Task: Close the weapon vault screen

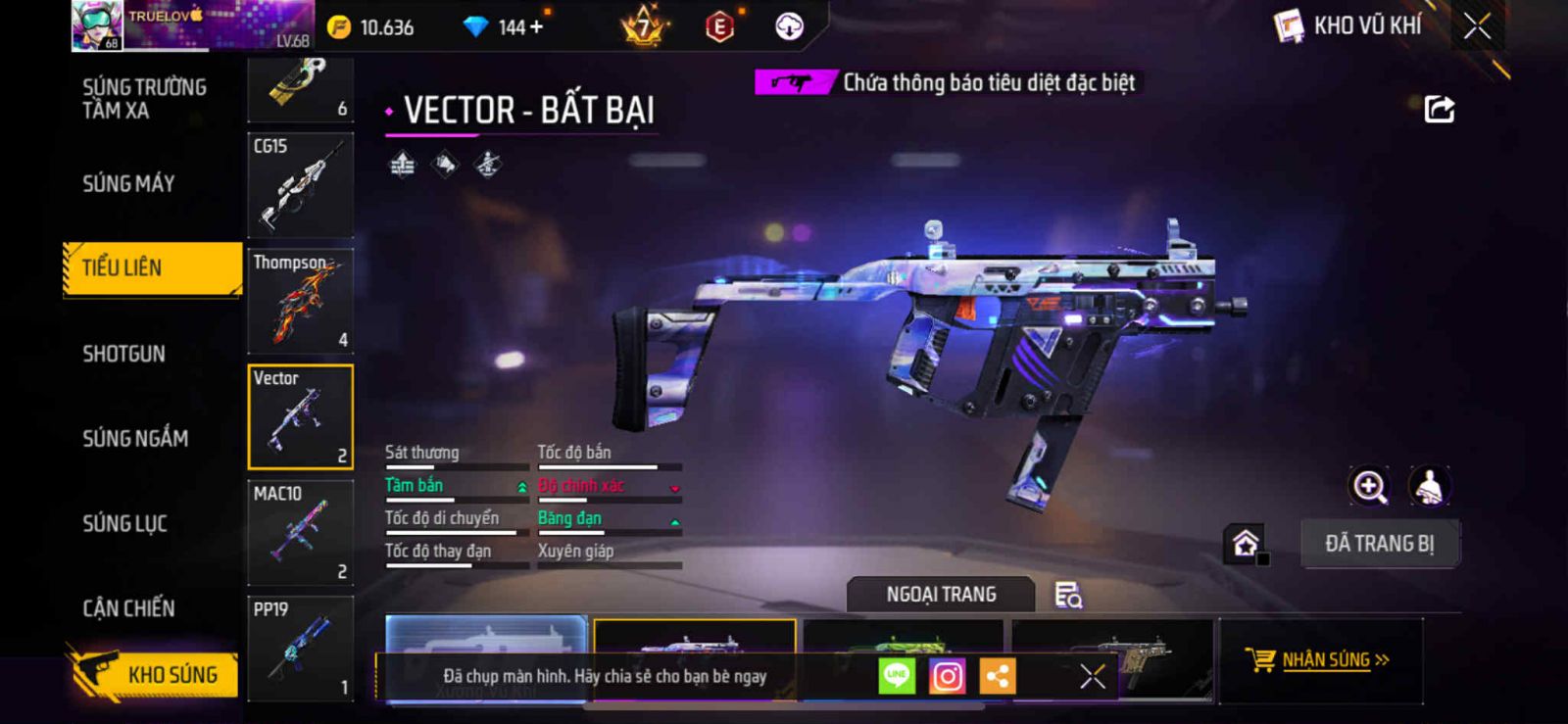Action: 1477,26
